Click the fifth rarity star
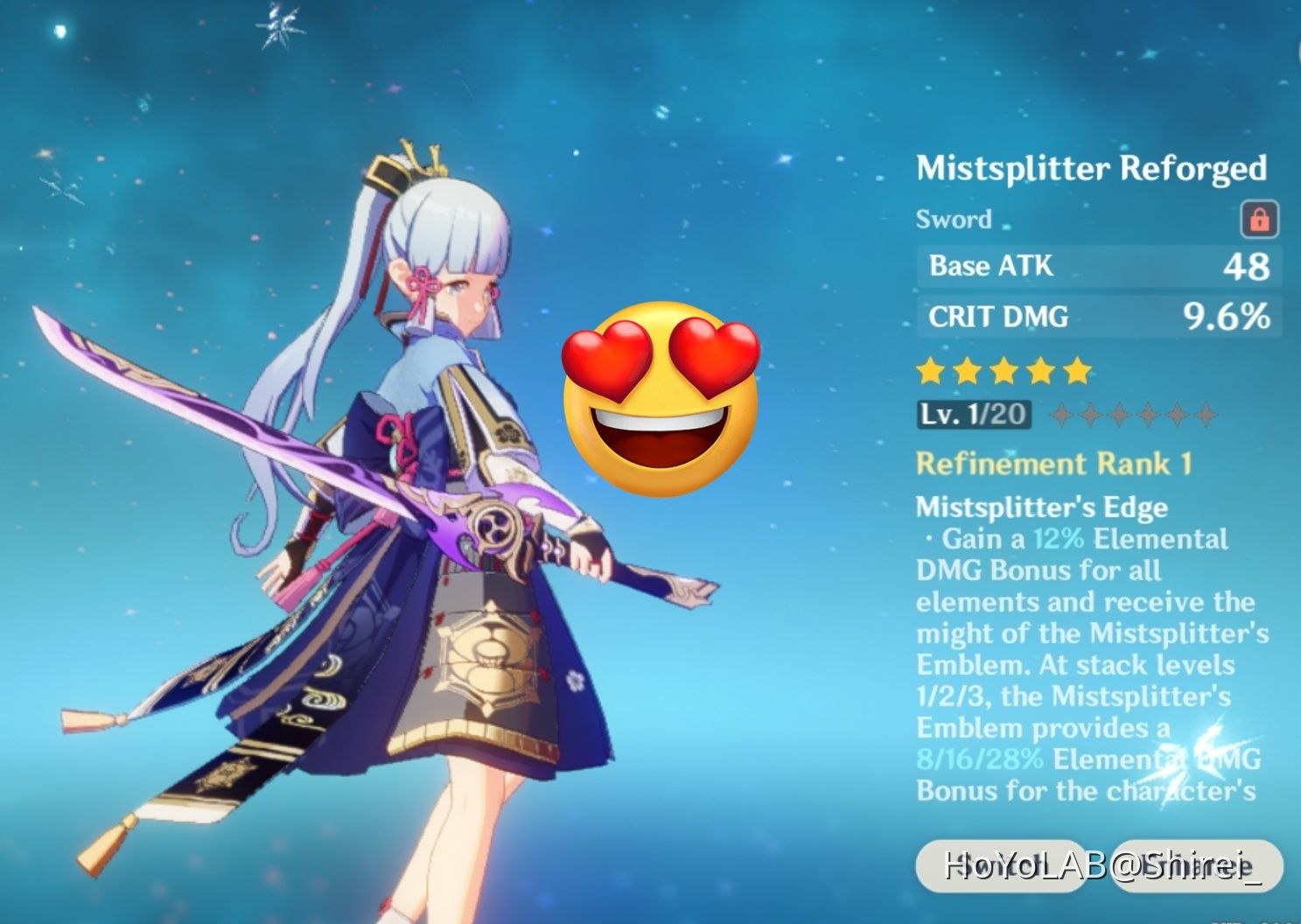The height and width of the screenshot is (924, 1301). [x=1078, y=371]
